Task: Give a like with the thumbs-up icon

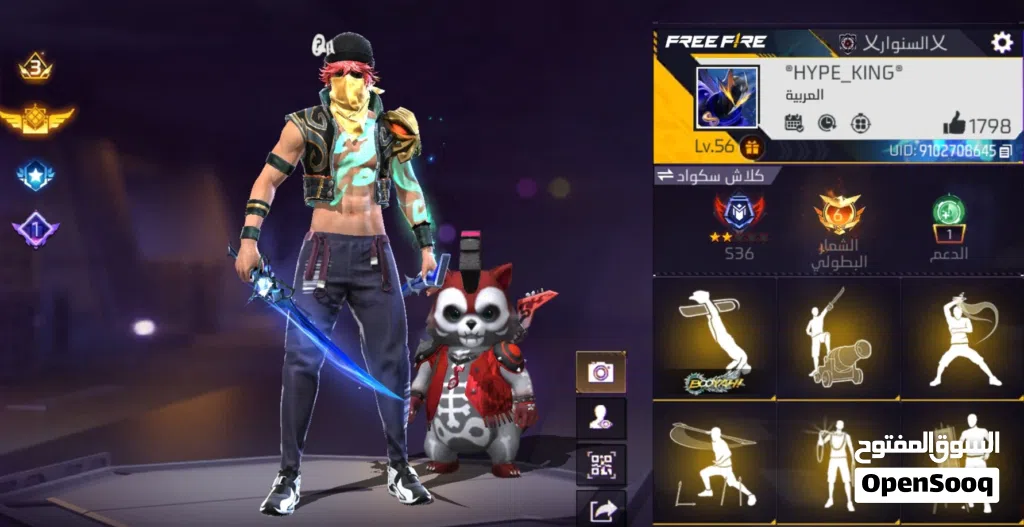Action: (954, 125)
